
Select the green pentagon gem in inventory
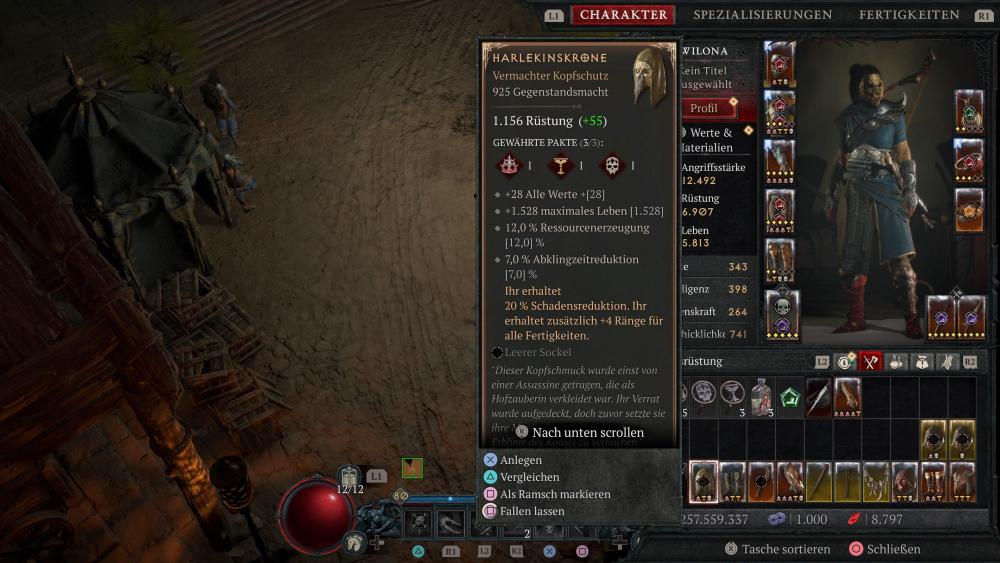790,396
